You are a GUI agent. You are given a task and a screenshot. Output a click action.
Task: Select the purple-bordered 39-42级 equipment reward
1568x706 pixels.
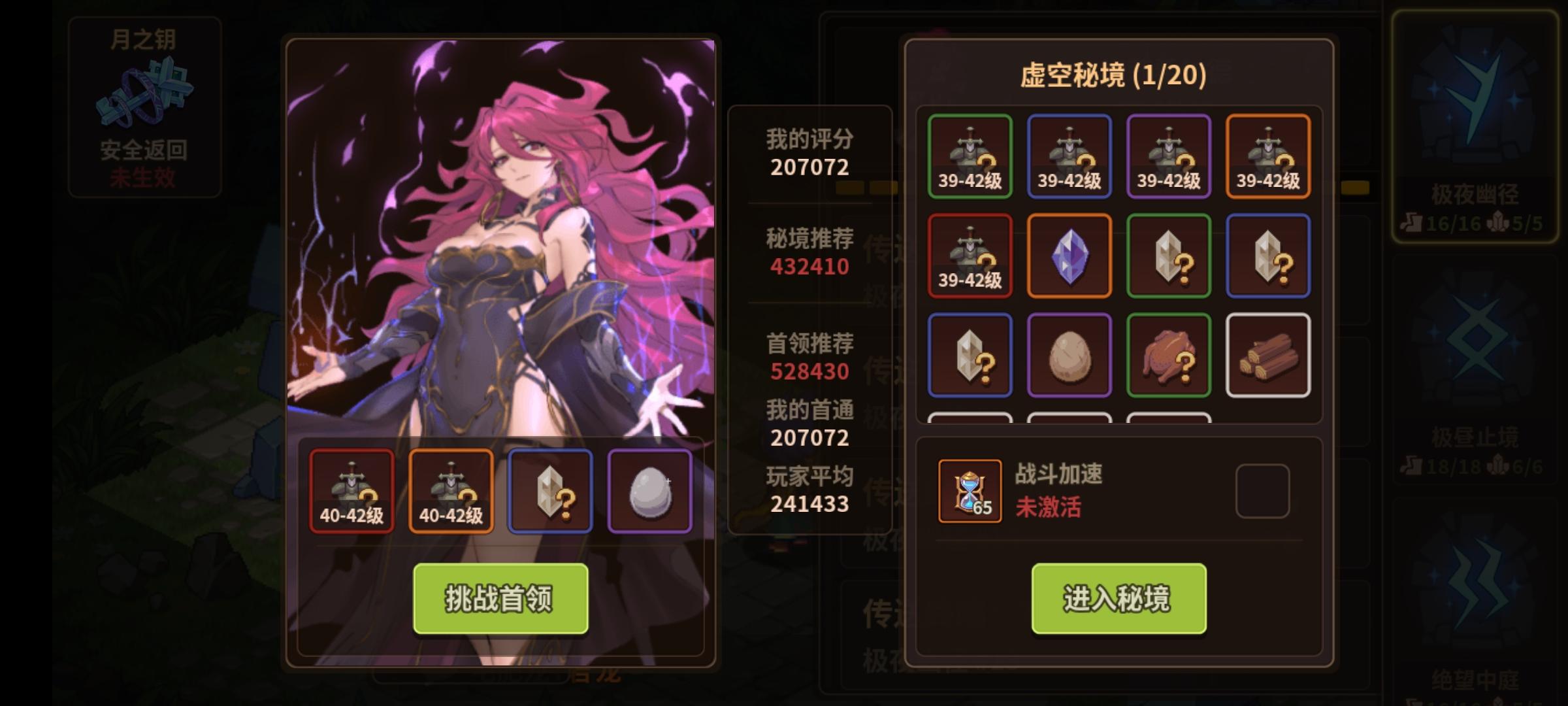[x=1169, y=155]
